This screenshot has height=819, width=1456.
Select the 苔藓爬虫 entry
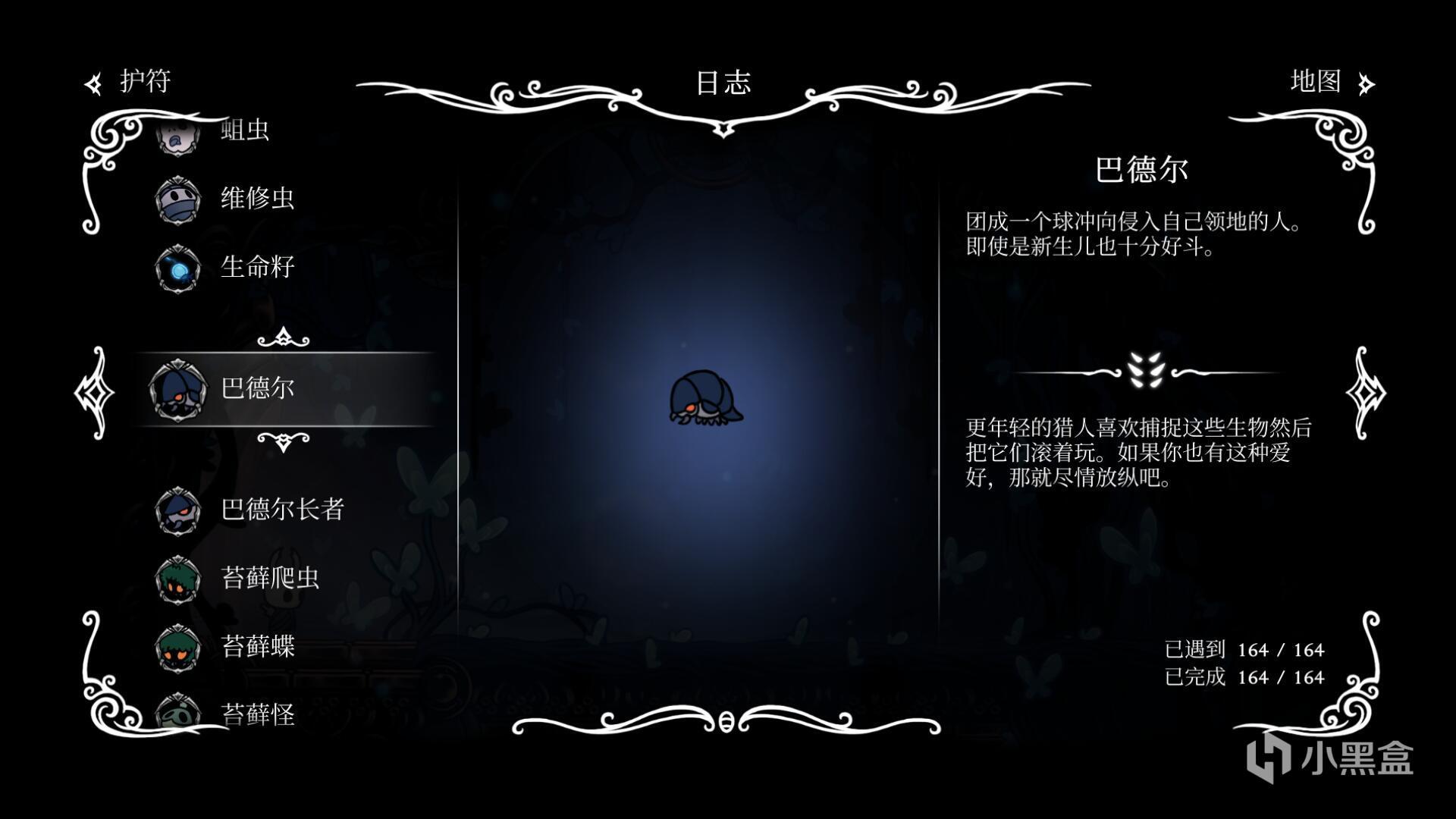point(269,578)
